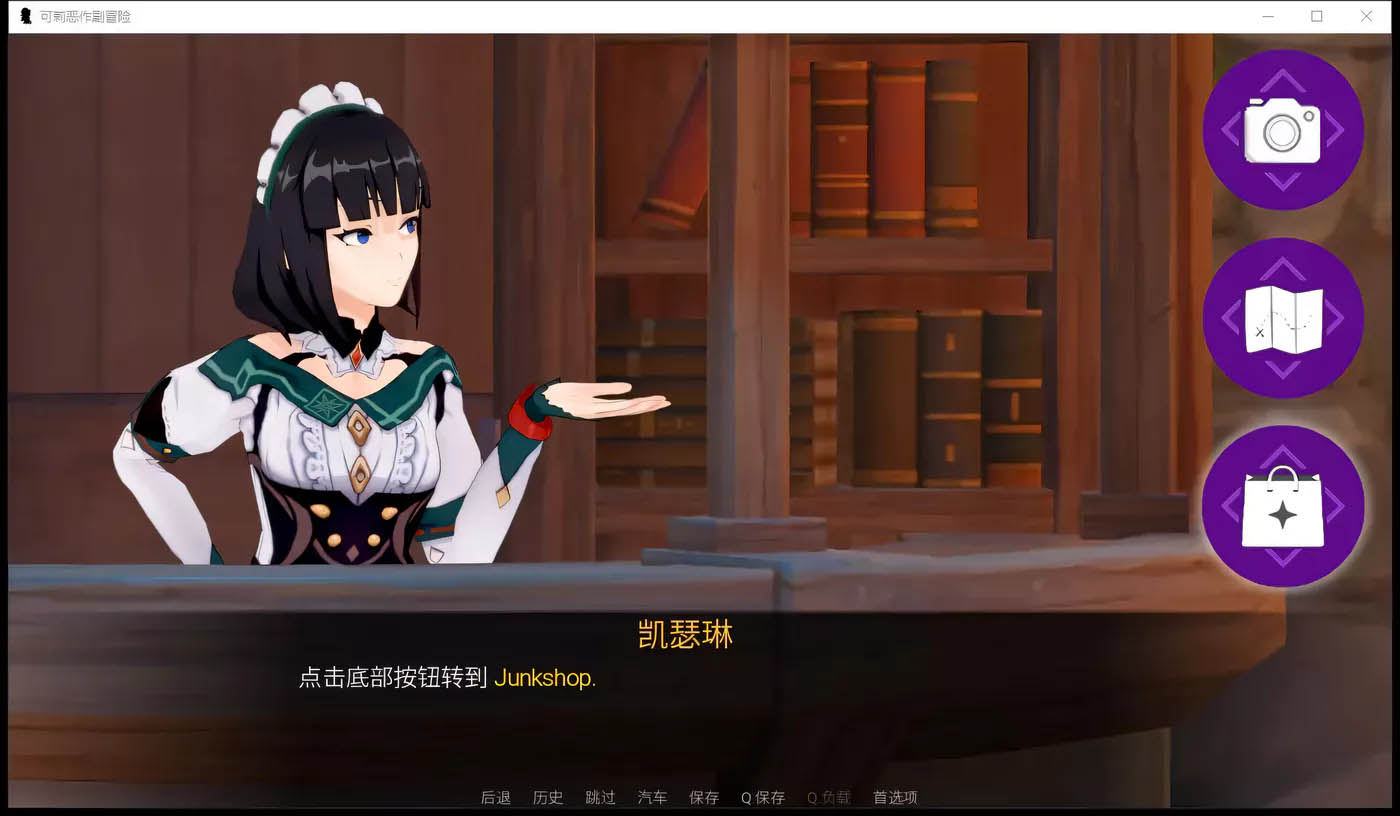Open the camera screenshot tool
This screenshot has width=1400, height=816.
(1283, 128)
